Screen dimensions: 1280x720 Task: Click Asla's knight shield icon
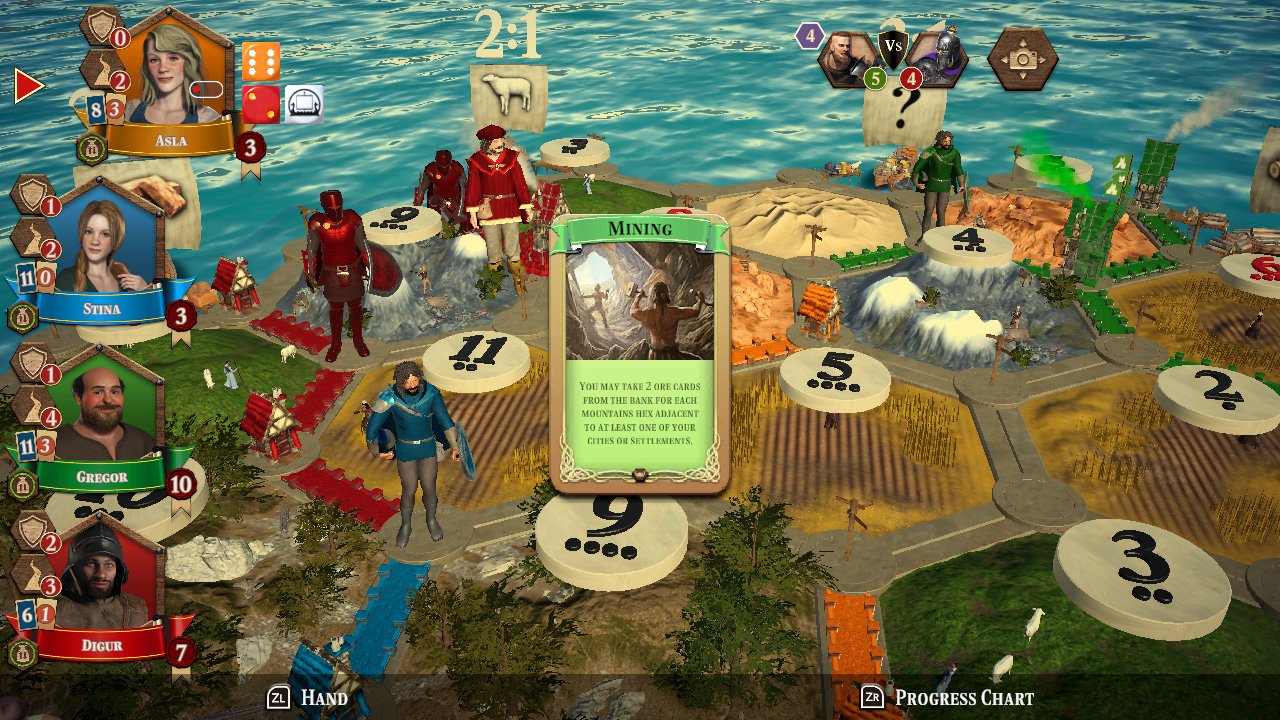(100, 27)
